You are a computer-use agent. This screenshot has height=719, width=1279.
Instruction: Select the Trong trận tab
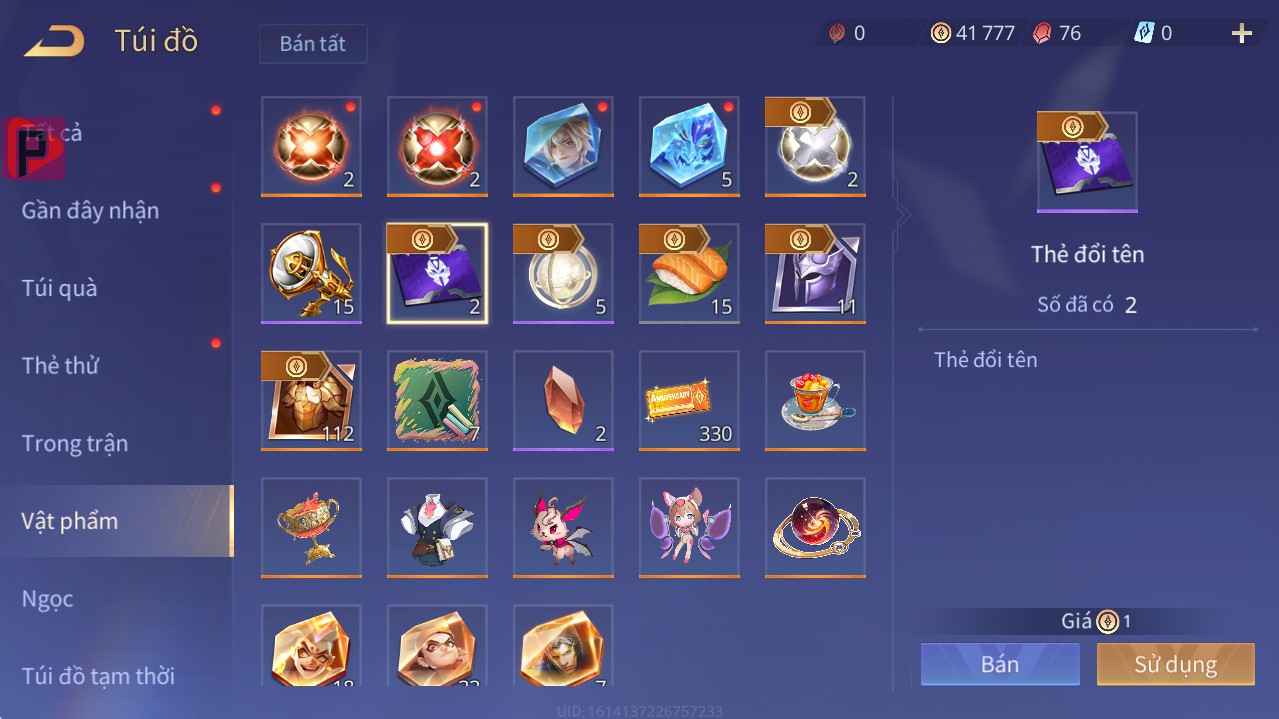(x=75, y=443)
